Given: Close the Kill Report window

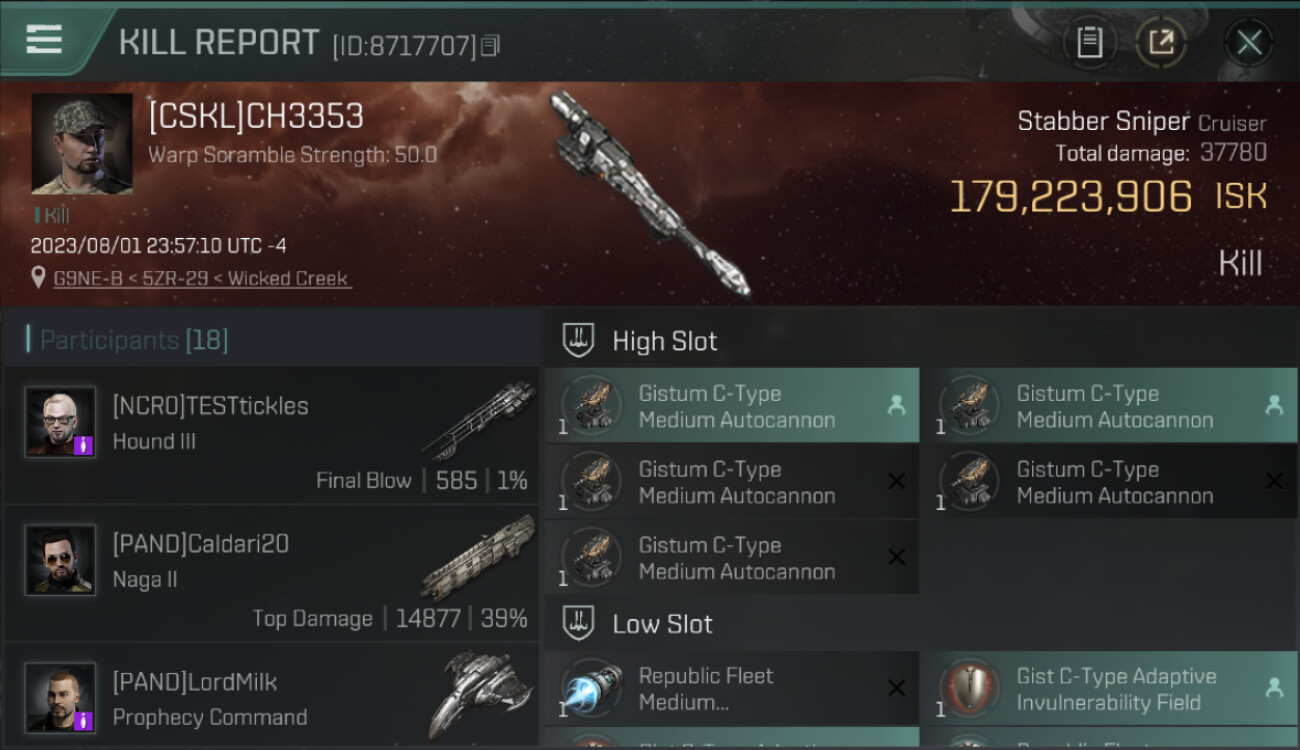Looking at the screenshot, I should [x=1249, y=42].
